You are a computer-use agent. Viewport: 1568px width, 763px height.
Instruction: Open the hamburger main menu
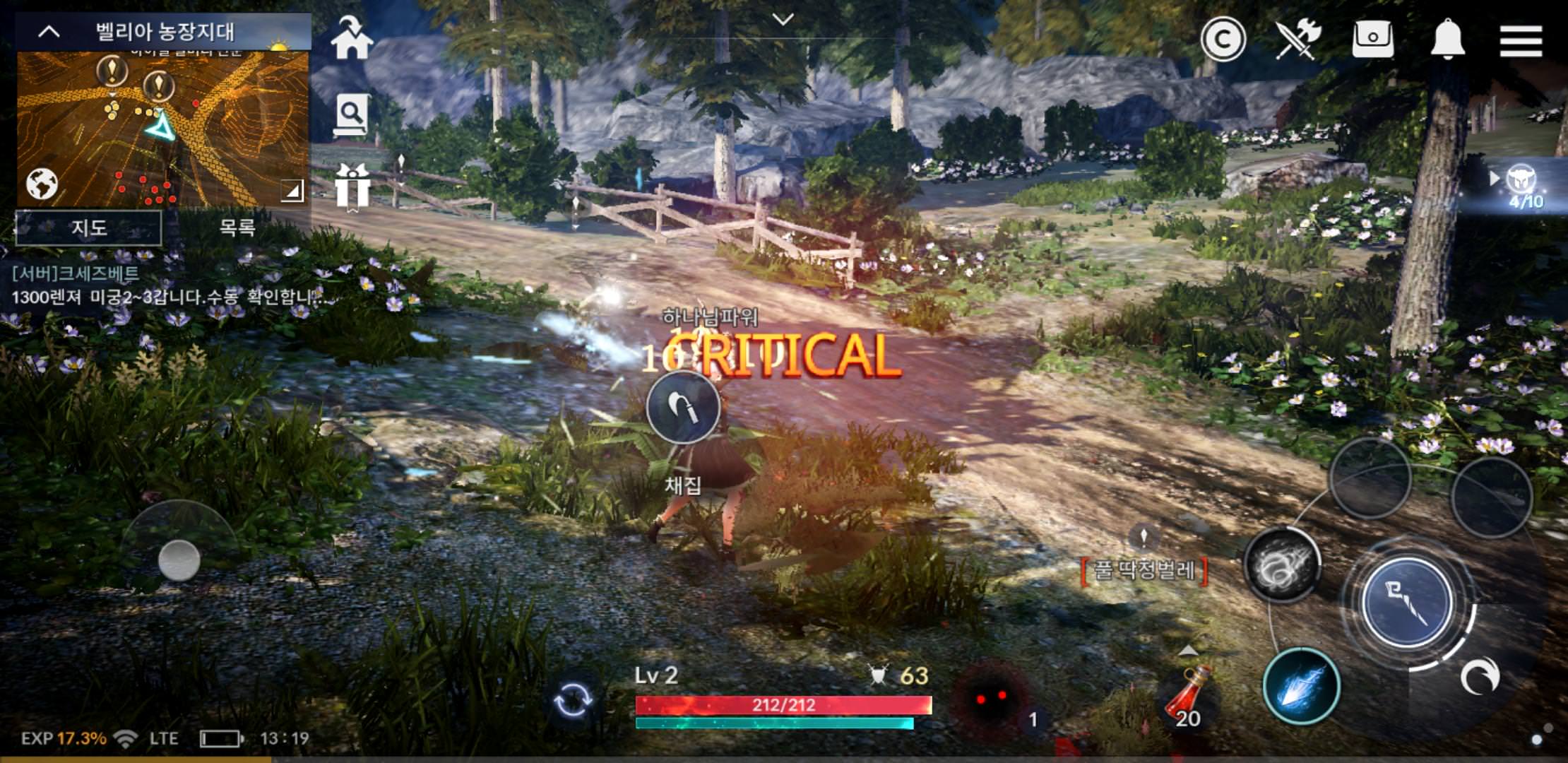1520,40
